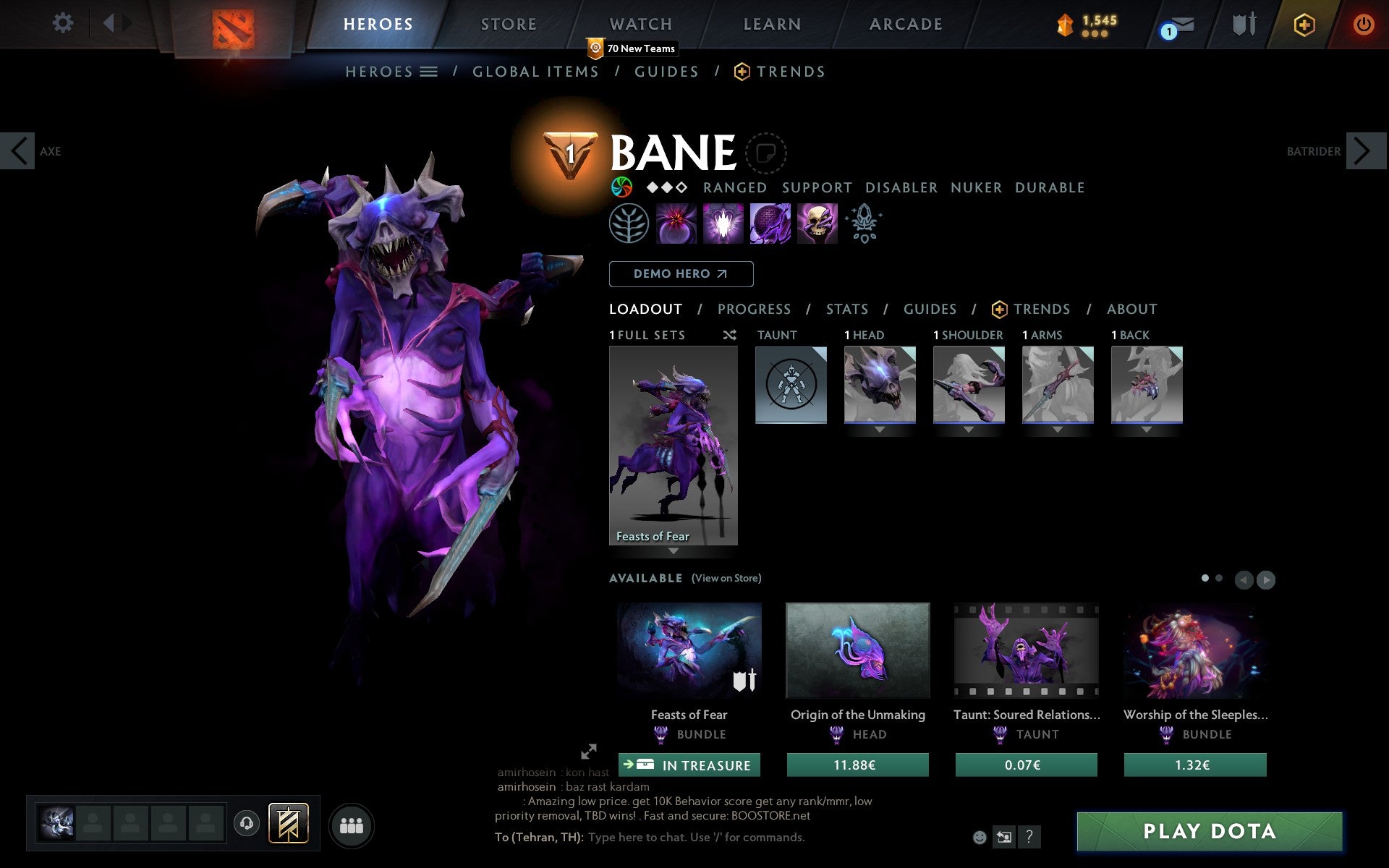Expand the Heroes hamburger menu
Screen dimensions: 1389x868
[429, 72]
